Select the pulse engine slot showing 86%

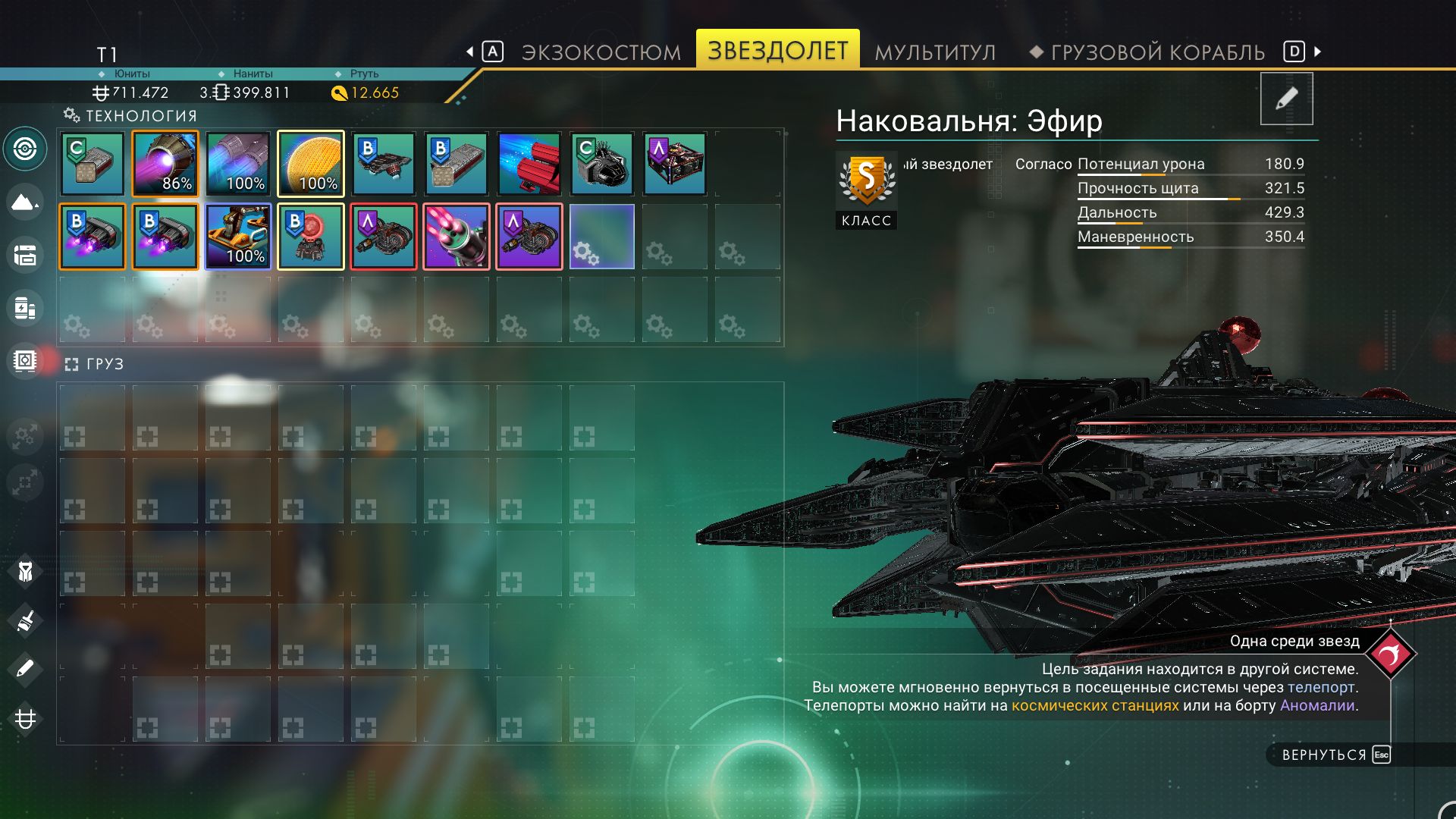click(165, 164)
